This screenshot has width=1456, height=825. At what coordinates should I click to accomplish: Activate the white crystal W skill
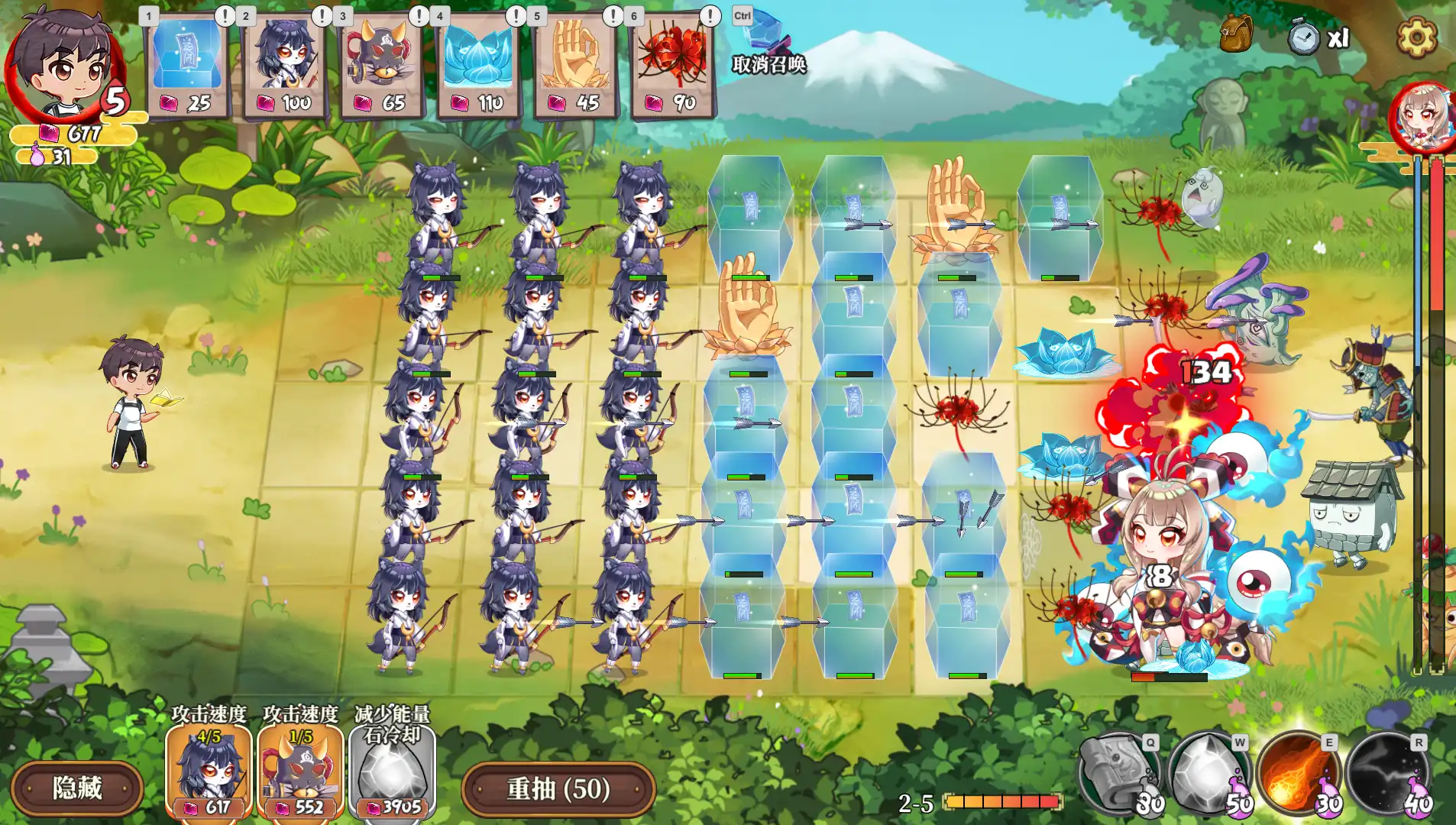(x=1208, y=773)
